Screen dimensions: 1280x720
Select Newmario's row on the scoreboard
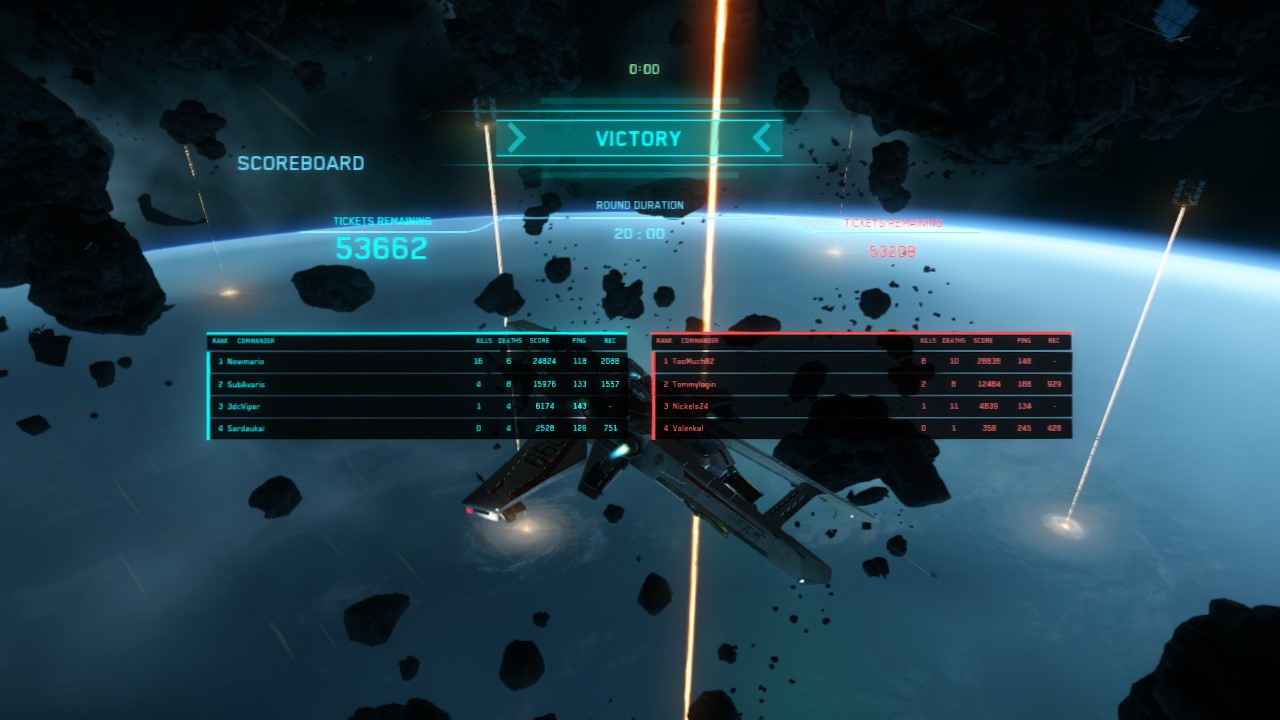[x=417, y=361]
